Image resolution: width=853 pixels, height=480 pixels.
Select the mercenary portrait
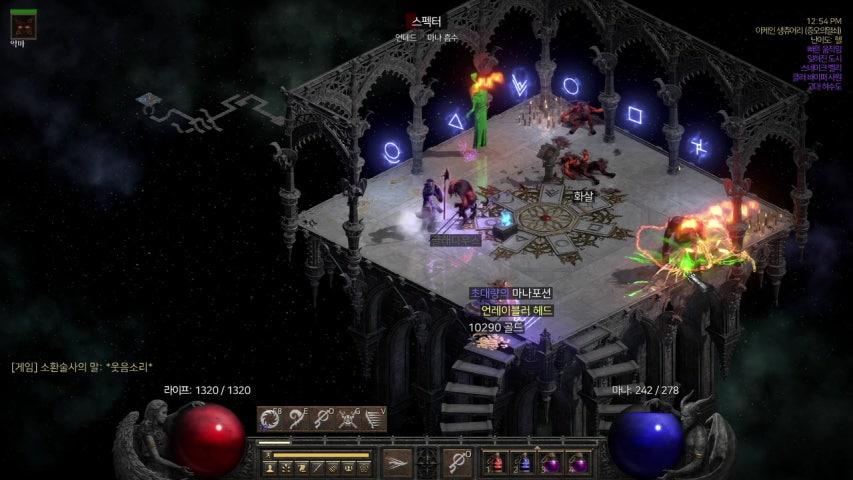pos(22,23)
